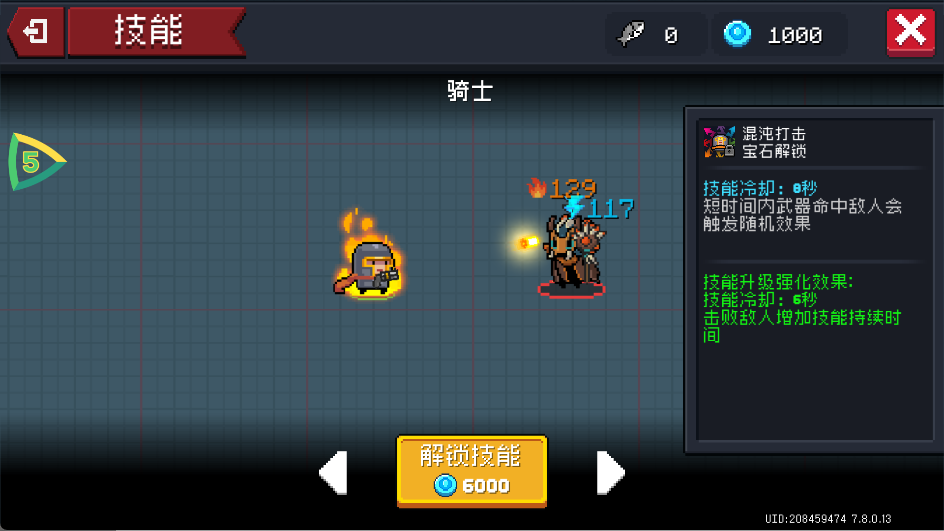The height and width of the screenshot is (531, 944).
Task: Select the fish currency counter
Action: coord(650,35)
